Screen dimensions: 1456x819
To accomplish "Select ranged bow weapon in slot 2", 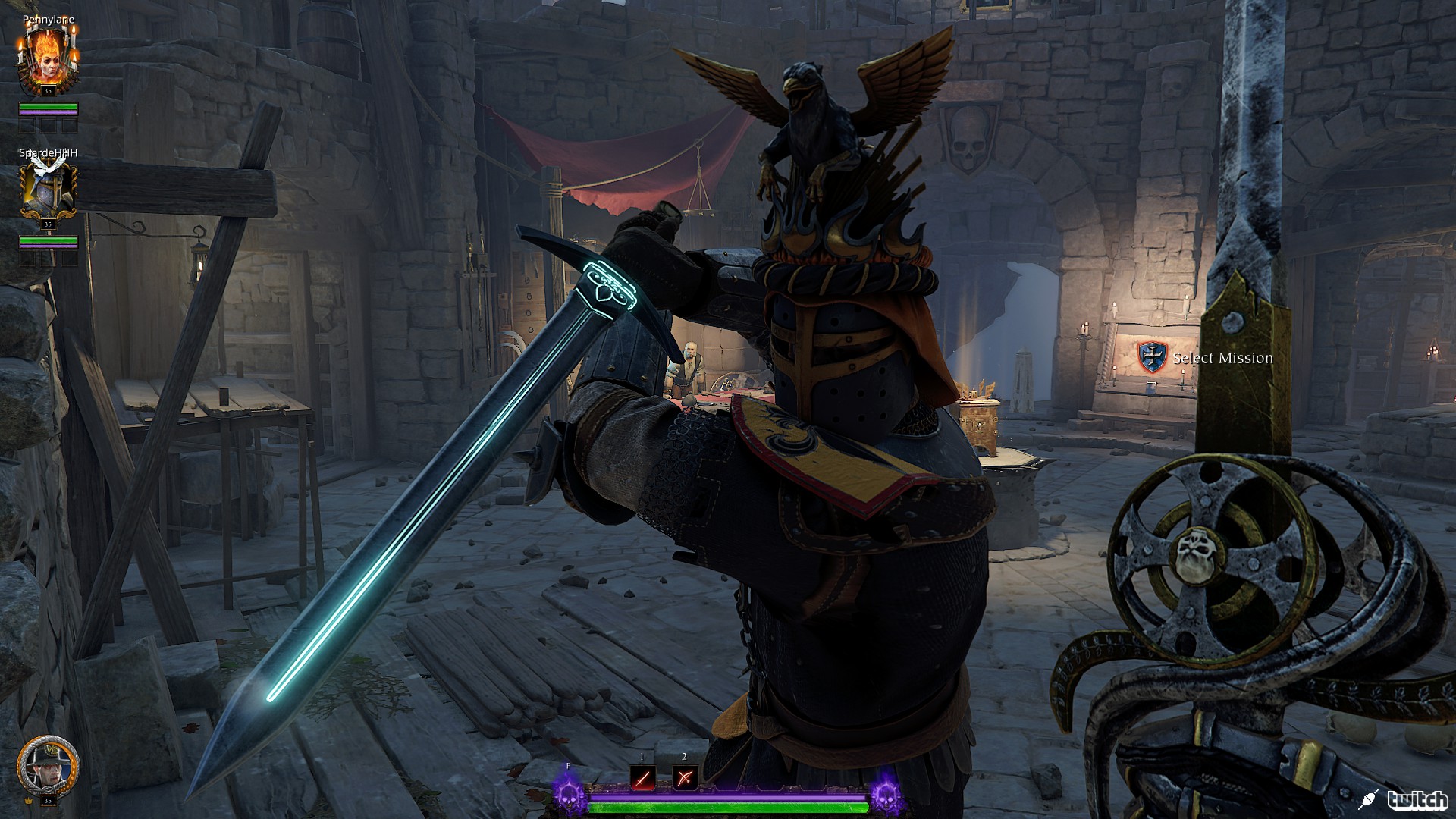I will [x=685, y=778].
